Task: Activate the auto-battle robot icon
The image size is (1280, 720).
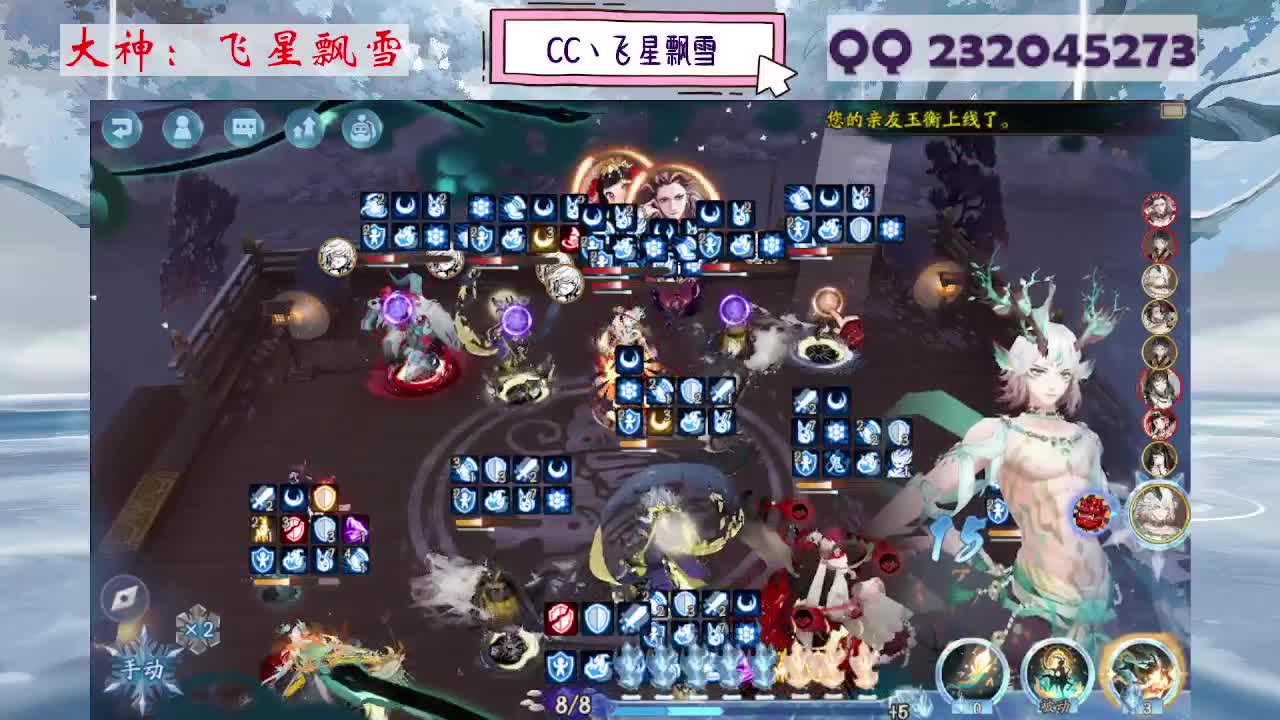Action: point(362,127)
